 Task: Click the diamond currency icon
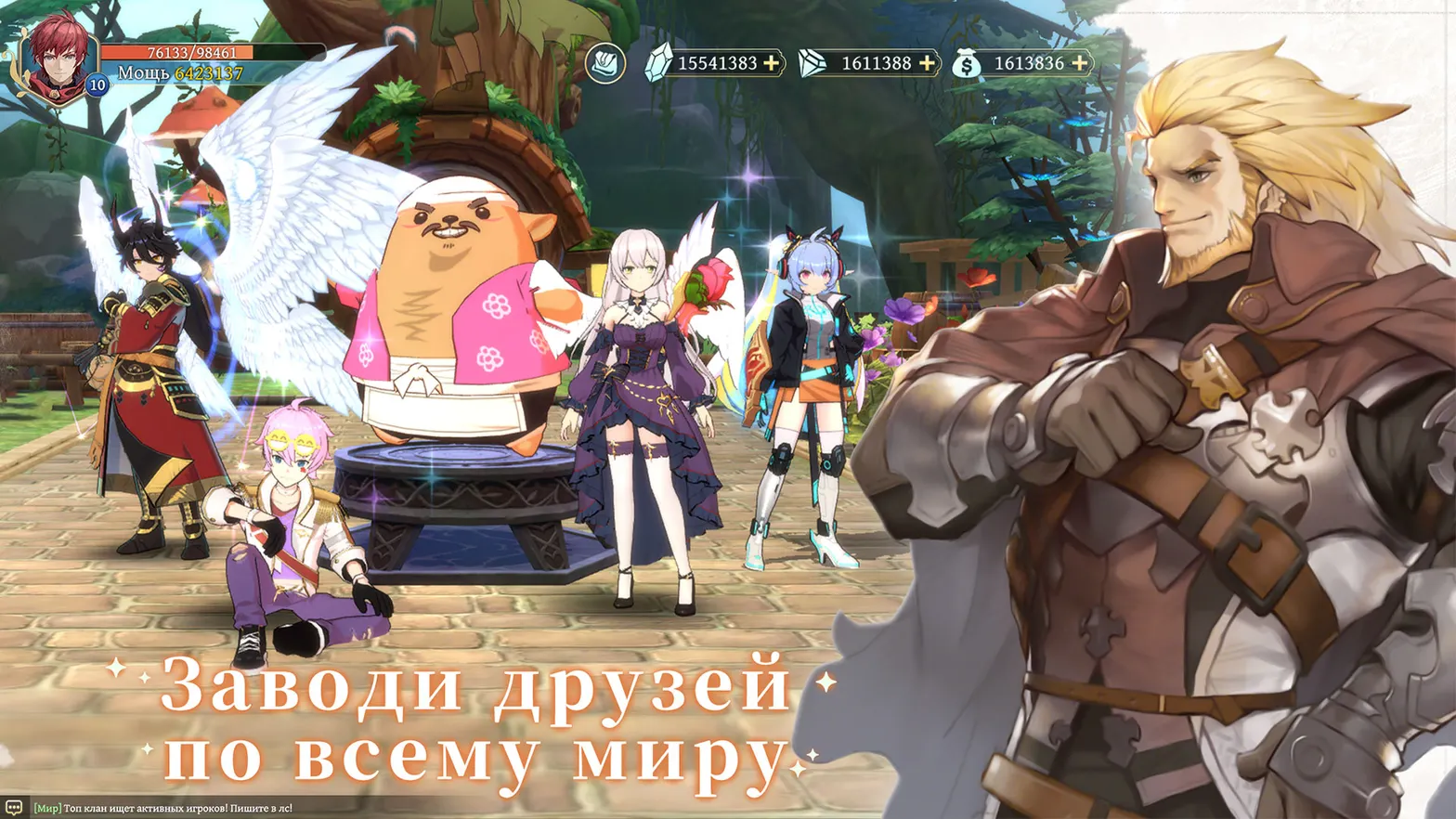pyautogui.click(x=814, y=63)
